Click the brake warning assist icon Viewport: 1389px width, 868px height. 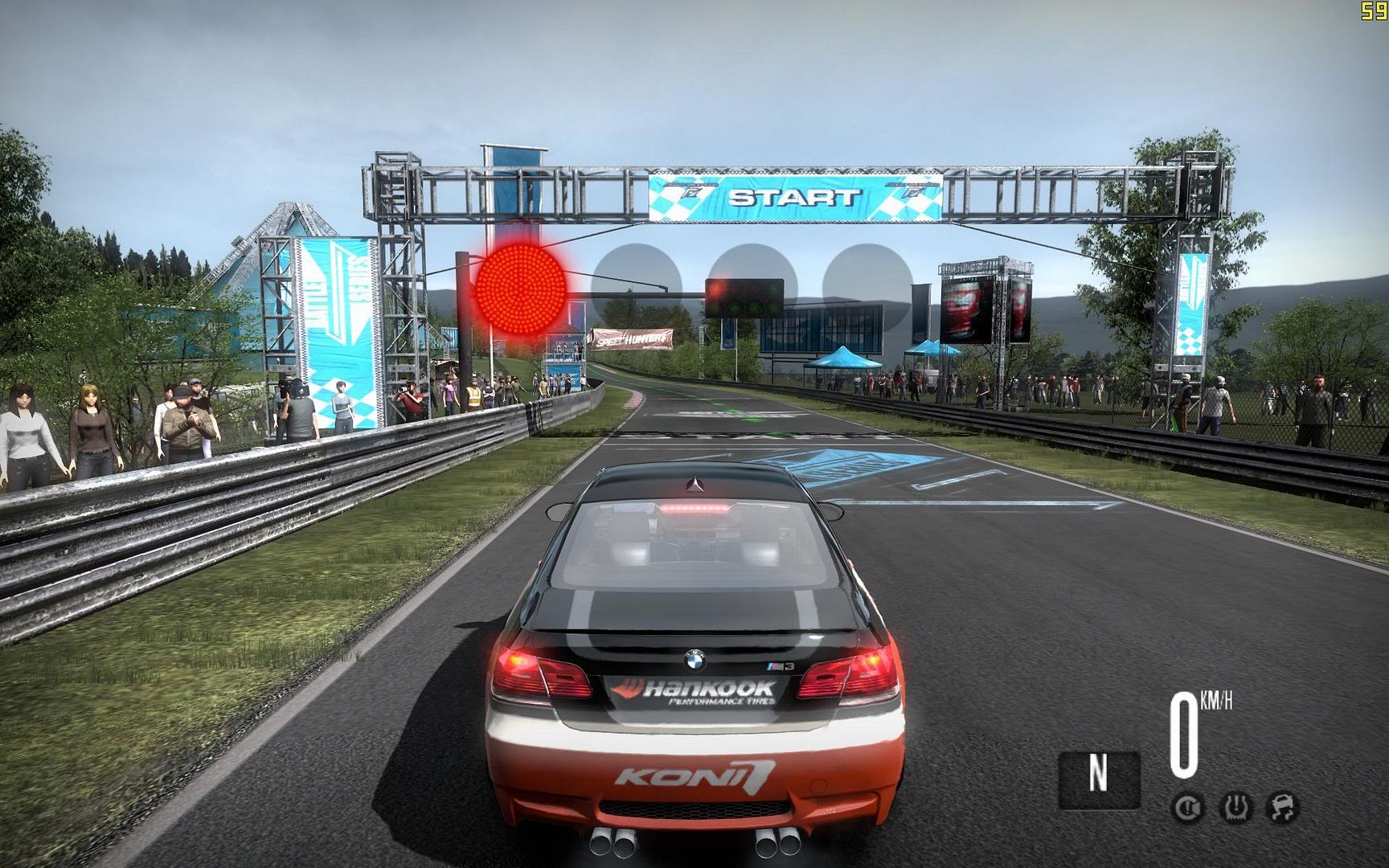click(x=1187, y=806)
